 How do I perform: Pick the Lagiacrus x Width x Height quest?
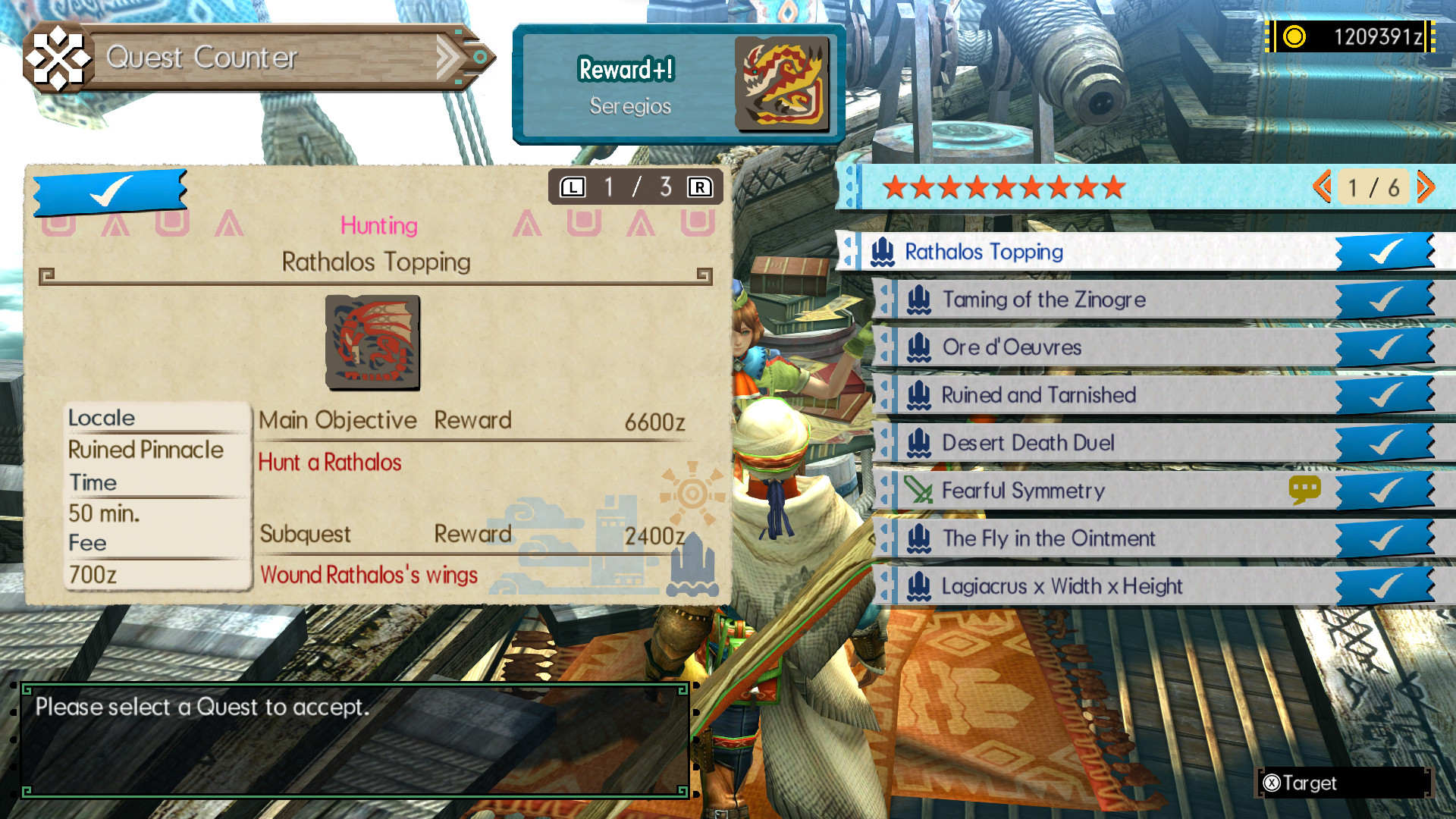(x=1062, y=586)
